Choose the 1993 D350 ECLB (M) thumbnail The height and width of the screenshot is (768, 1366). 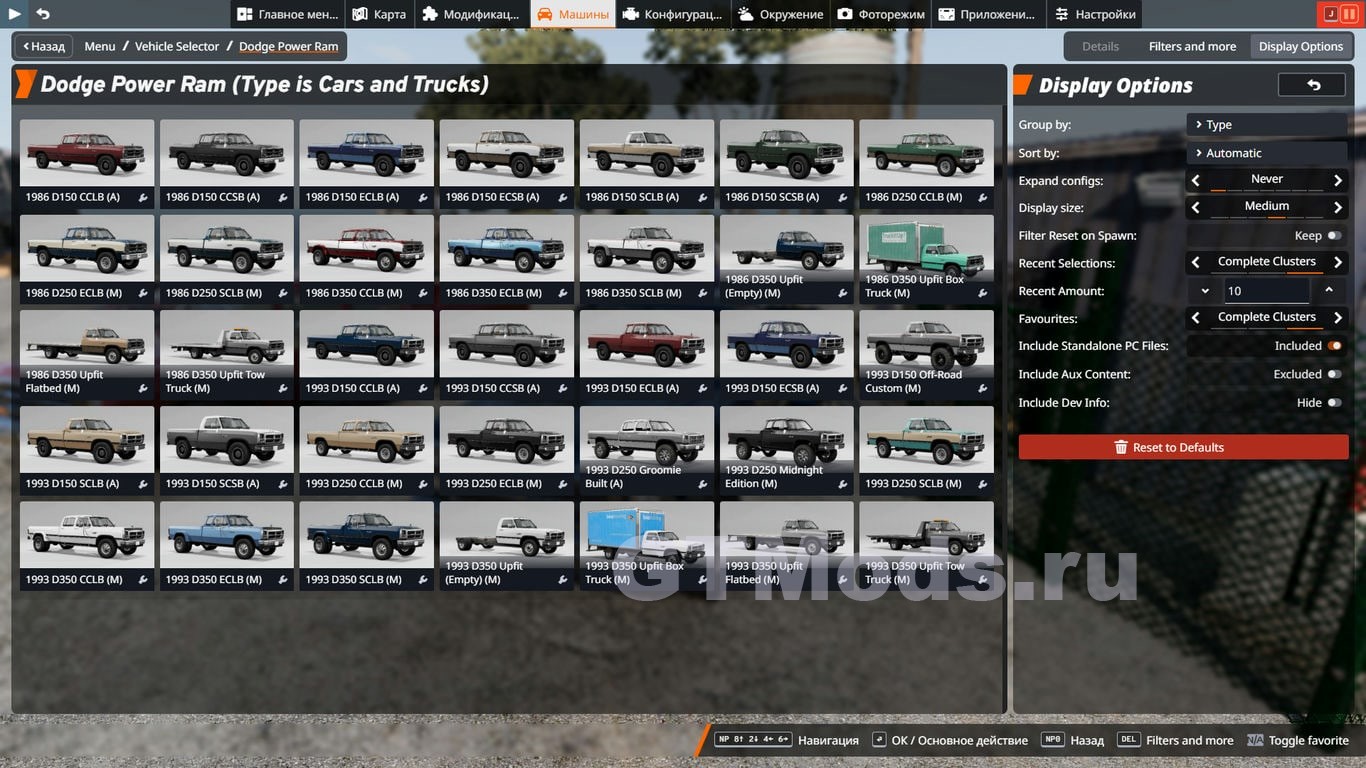227,545
